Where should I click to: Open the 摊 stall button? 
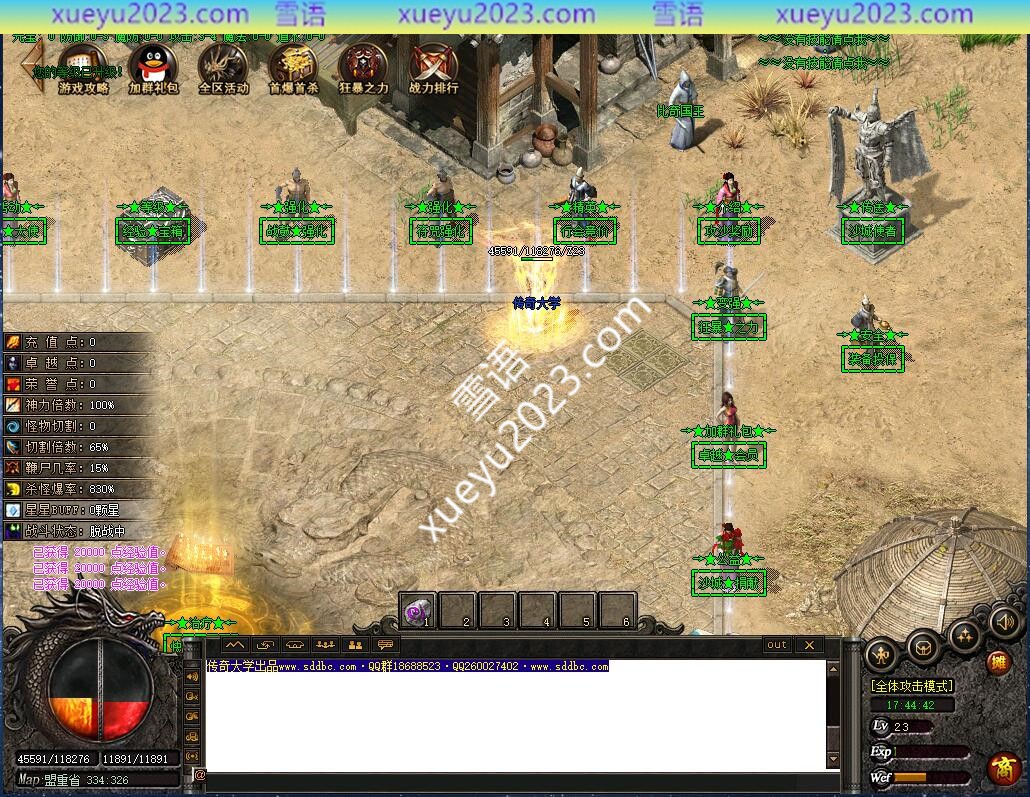point(998,662)
